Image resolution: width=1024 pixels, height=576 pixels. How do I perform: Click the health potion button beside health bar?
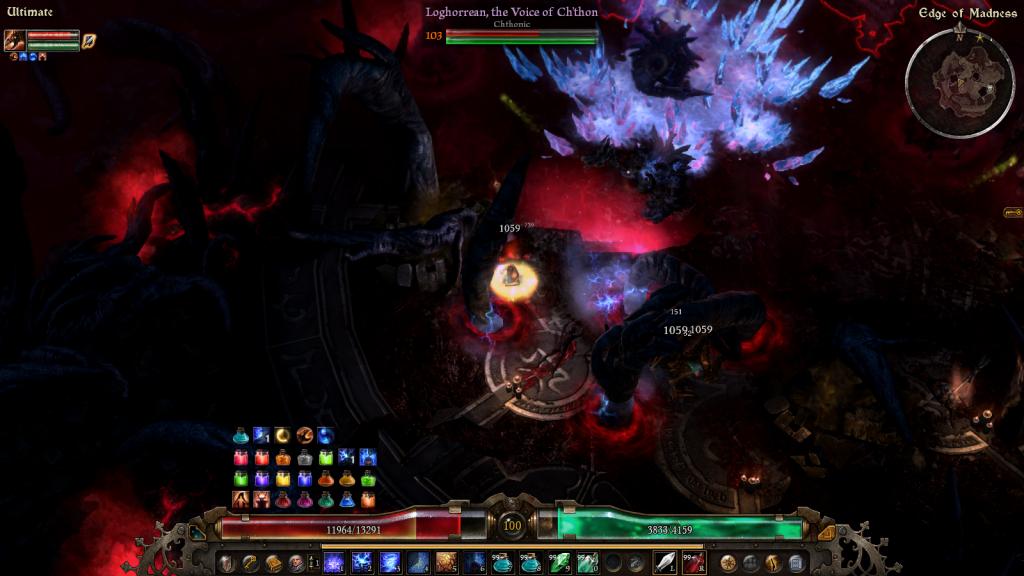click(x=197, y=533)
